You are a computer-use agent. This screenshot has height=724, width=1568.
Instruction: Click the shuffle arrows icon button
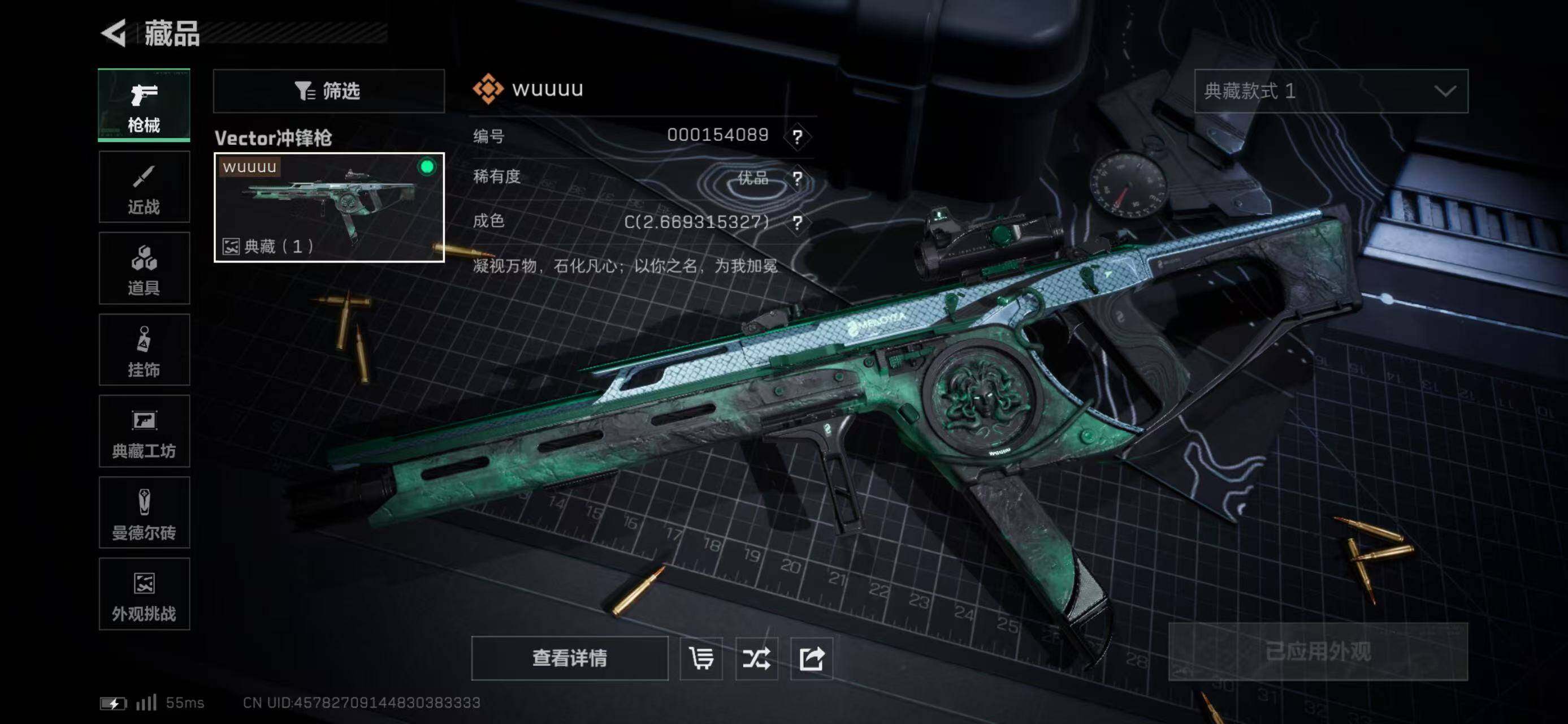[x=756, y=658]
